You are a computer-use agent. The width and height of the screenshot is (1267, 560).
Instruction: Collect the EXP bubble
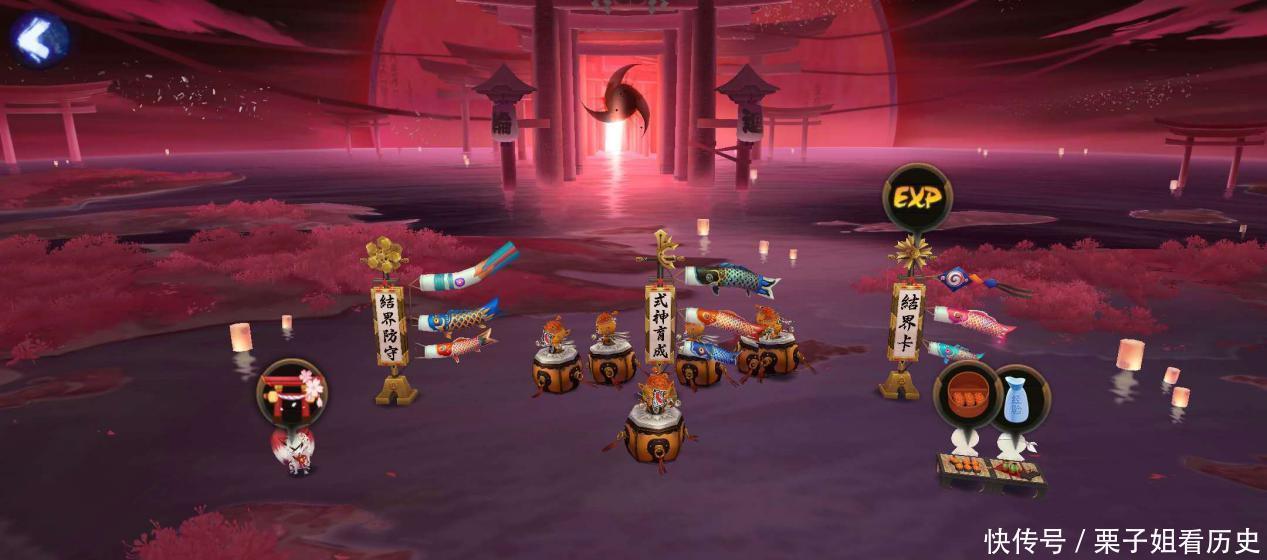coord(916,198)
